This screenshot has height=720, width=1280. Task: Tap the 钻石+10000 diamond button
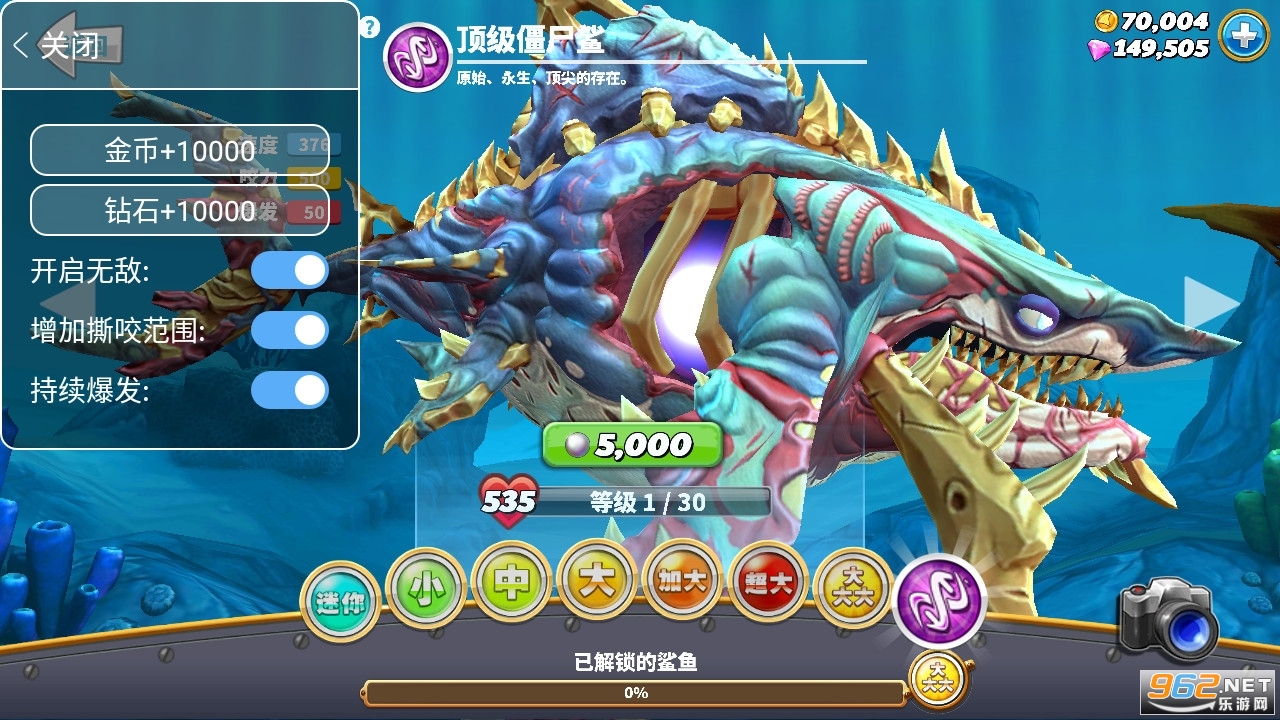[180, 210]
